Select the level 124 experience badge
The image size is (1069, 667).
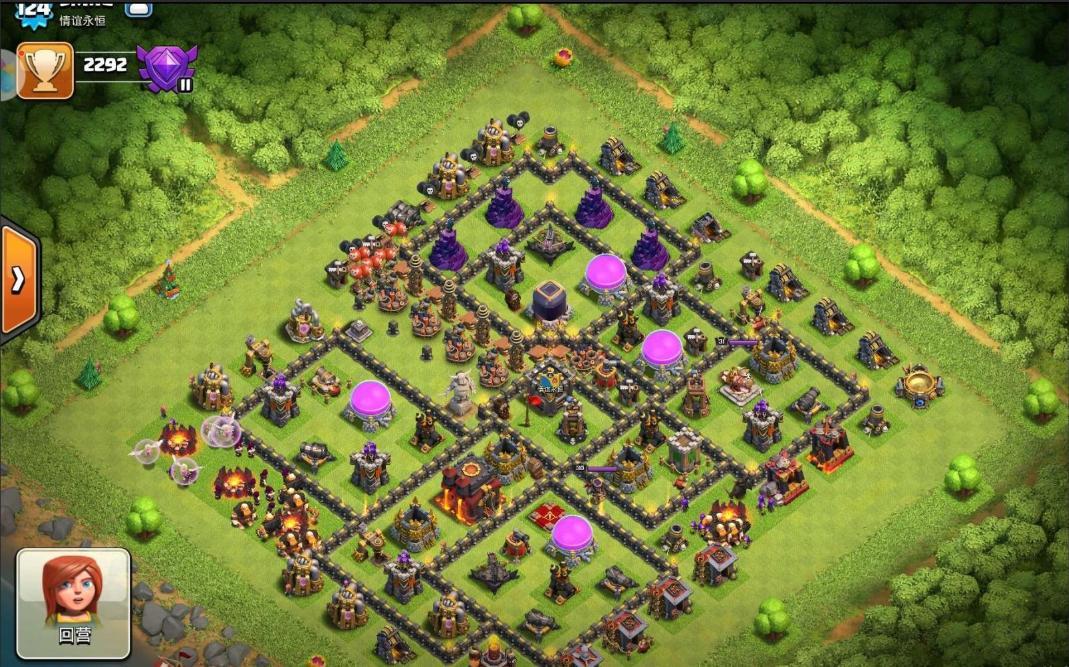34,11
